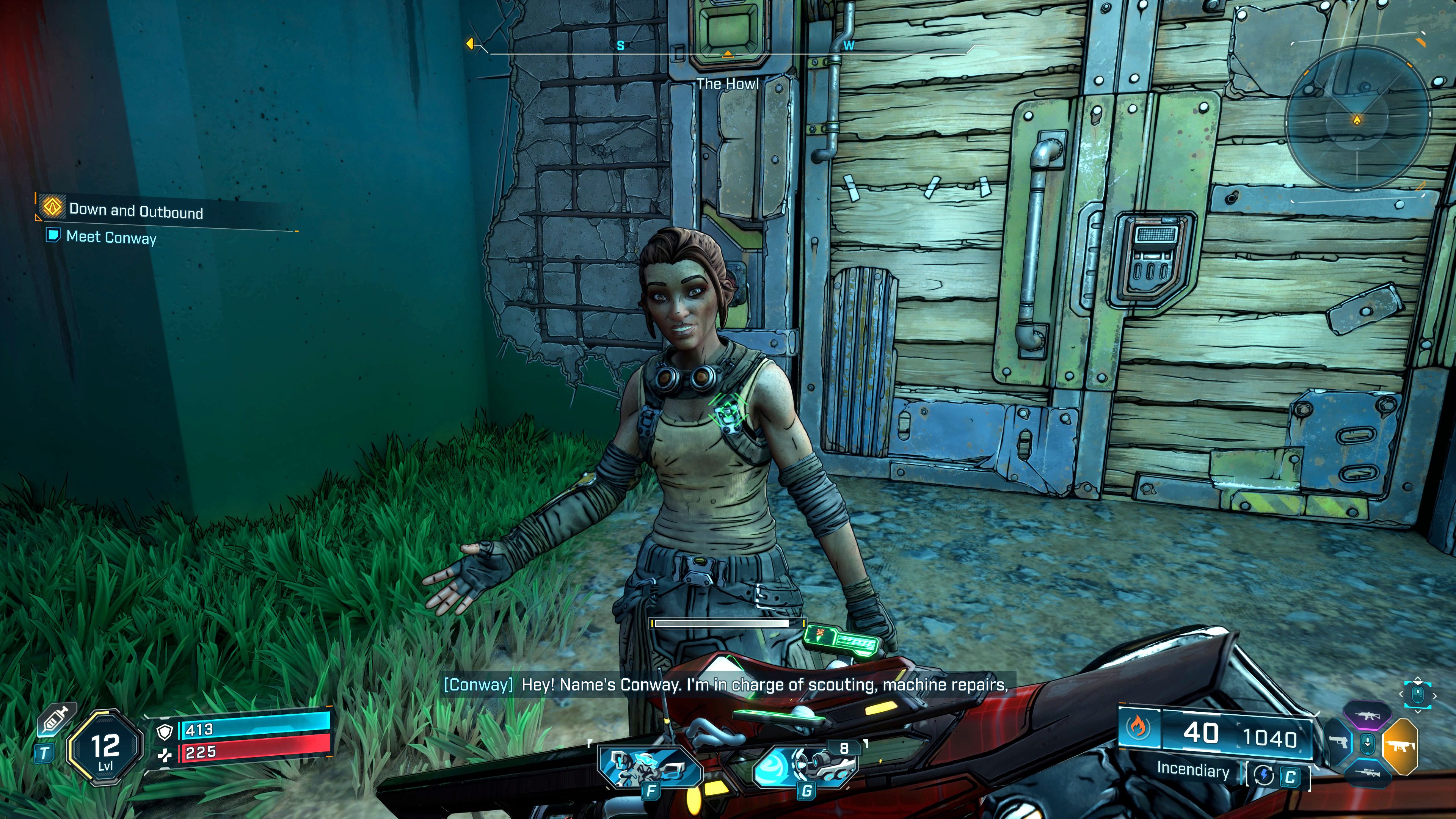
Task: Select the Meet Conway objective
Action: [111, 237]
